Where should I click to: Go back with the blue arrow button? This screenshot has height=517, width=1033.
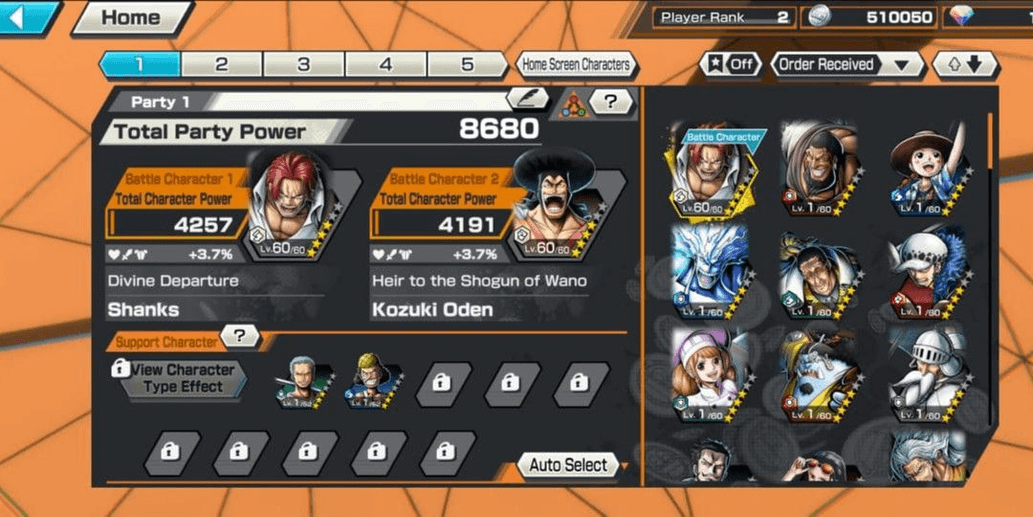28,18
